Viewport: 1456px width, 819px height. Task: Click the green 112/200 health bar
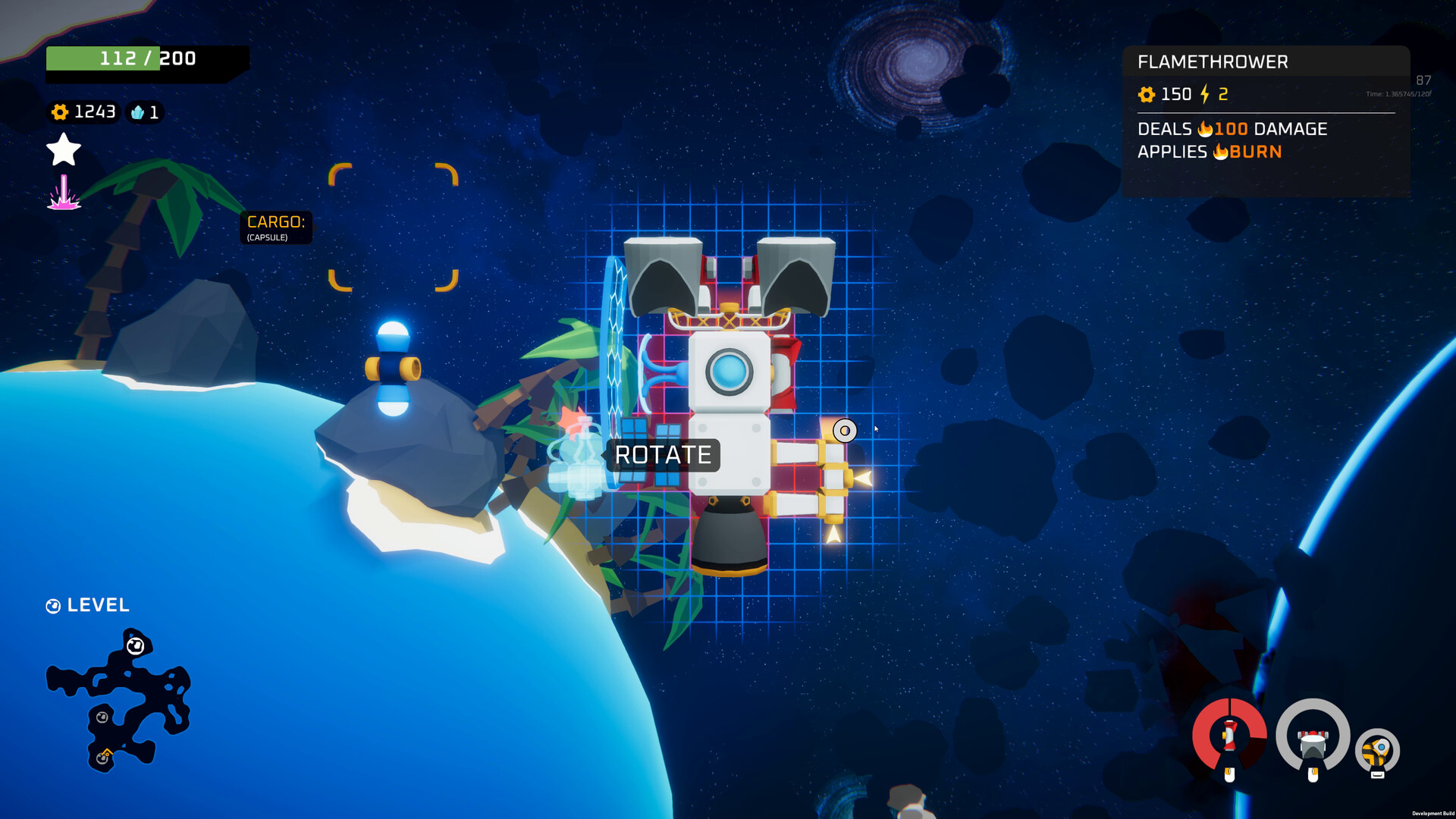pyautogui.click(x=148, y=58)
